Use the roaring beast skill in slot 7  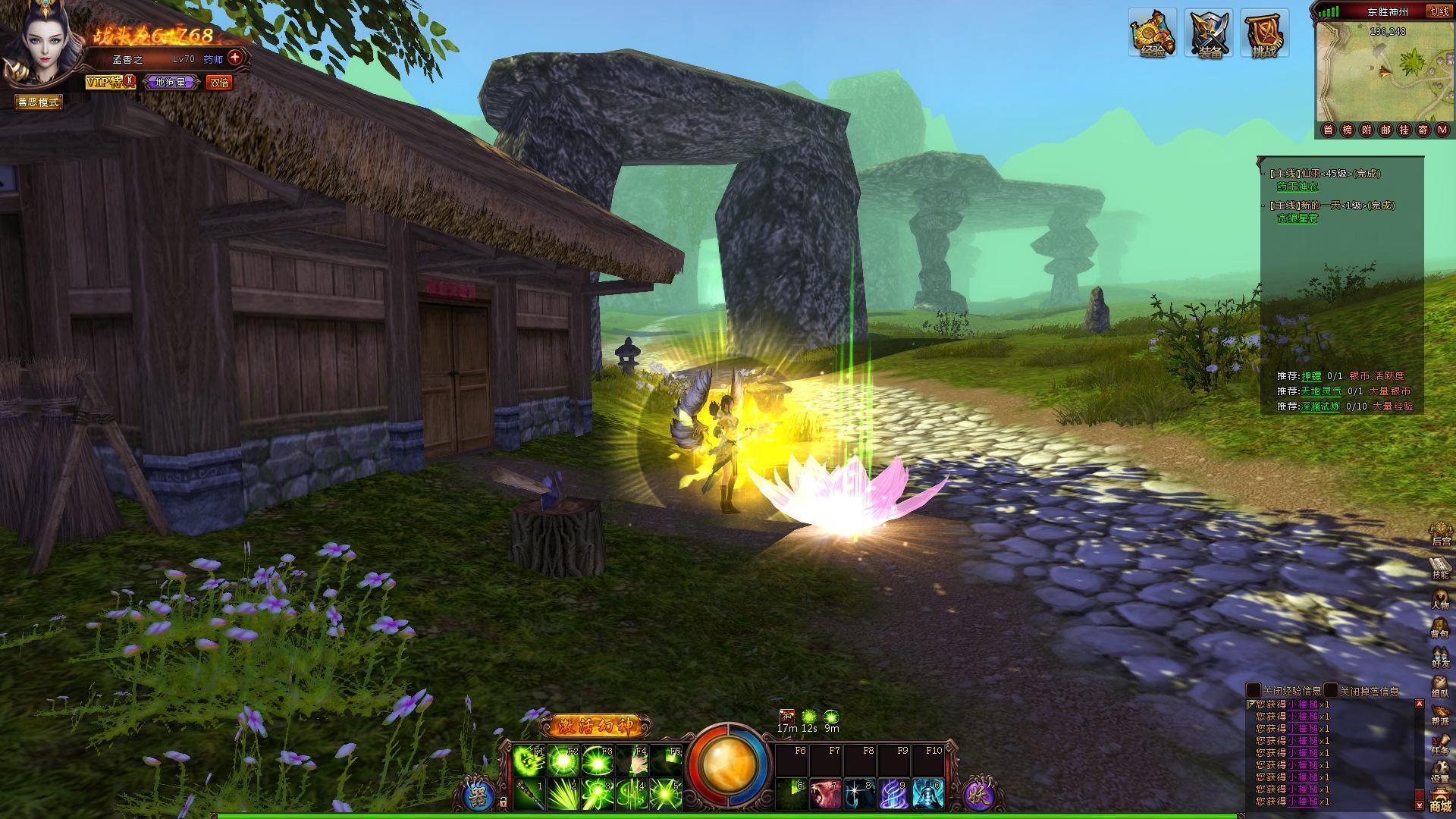[x=824, y=794]
